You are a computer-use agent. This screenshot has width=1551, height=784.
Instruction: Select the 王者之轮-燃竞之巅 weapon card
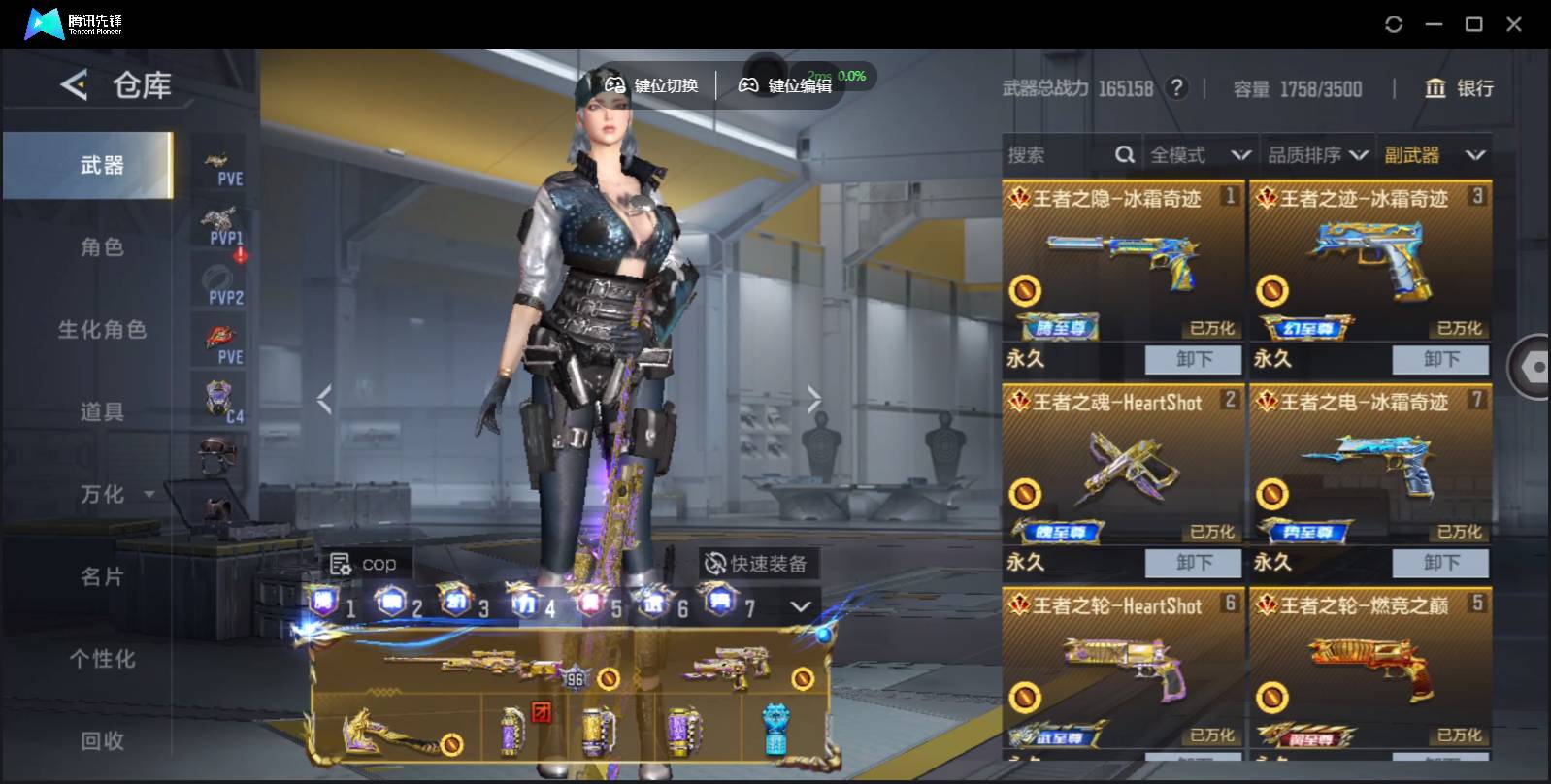(1369, 668)
